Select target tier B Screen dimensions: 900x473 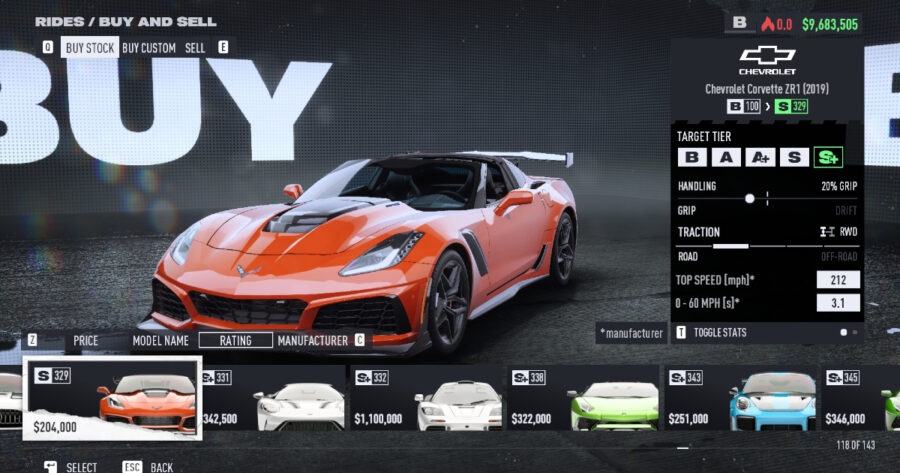click(x=691, y=157)
